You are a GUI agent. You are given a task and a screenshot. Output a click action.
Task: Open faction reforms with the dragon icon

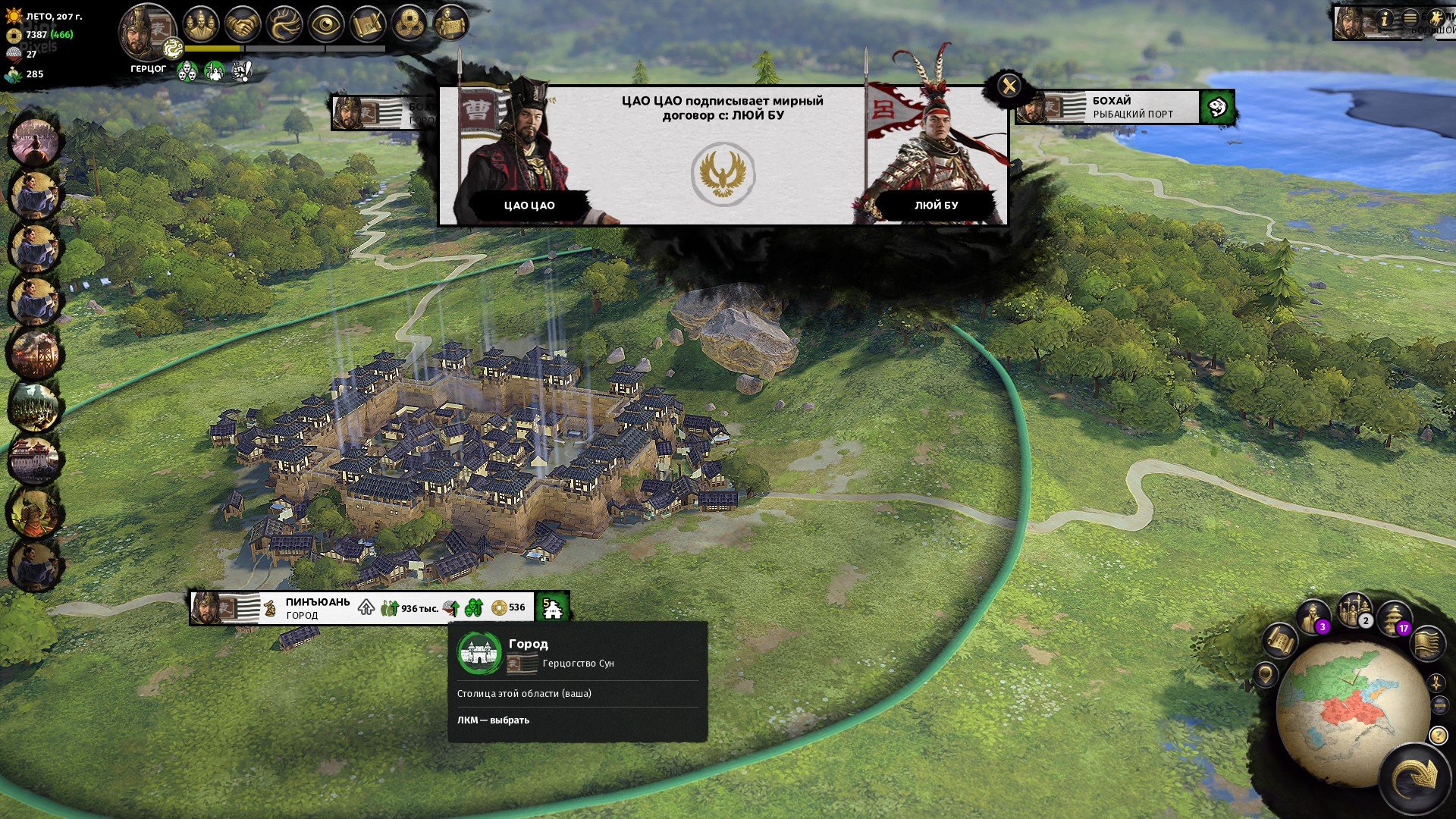[x=285, y=24]
